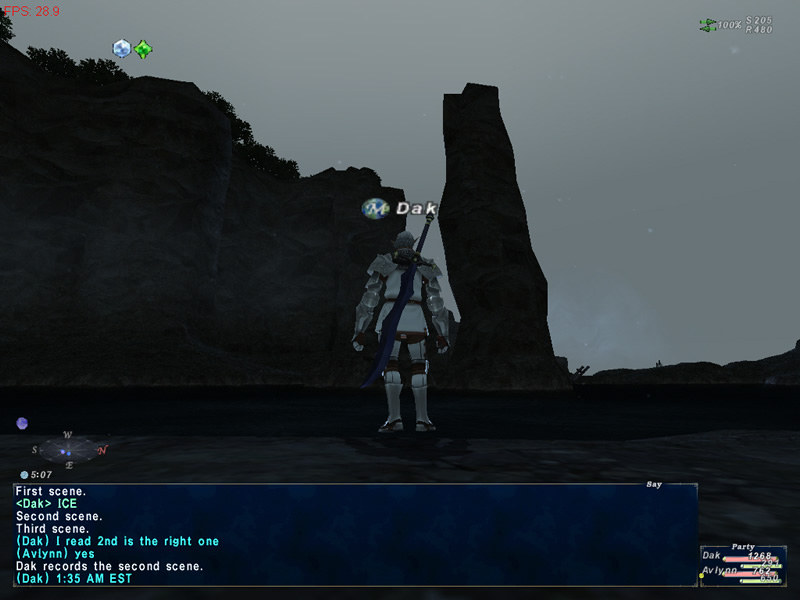Click the Dak name tag above the character
The image size is (800, 600).
402,209
